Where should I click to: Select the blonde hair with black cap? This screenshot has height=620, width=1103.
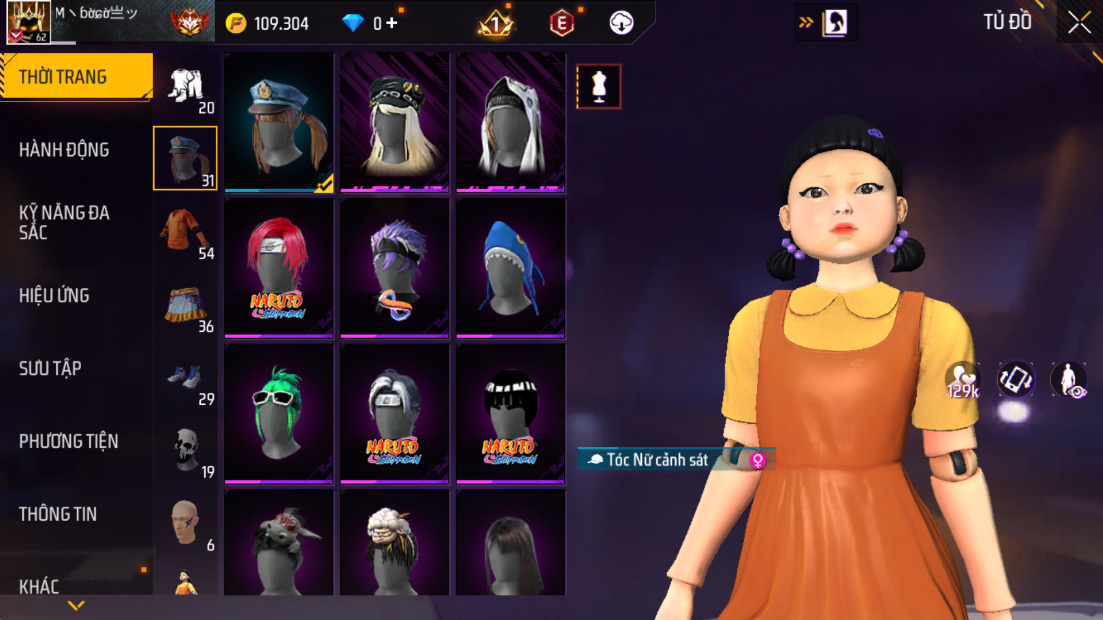[x=395, y=122]
